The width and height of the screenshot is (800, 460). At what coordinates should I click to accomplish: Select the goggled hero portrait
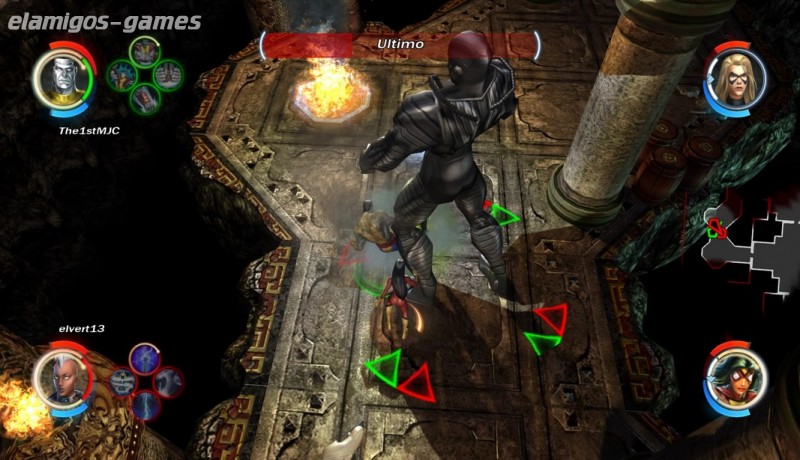click(x=737, y=377)
